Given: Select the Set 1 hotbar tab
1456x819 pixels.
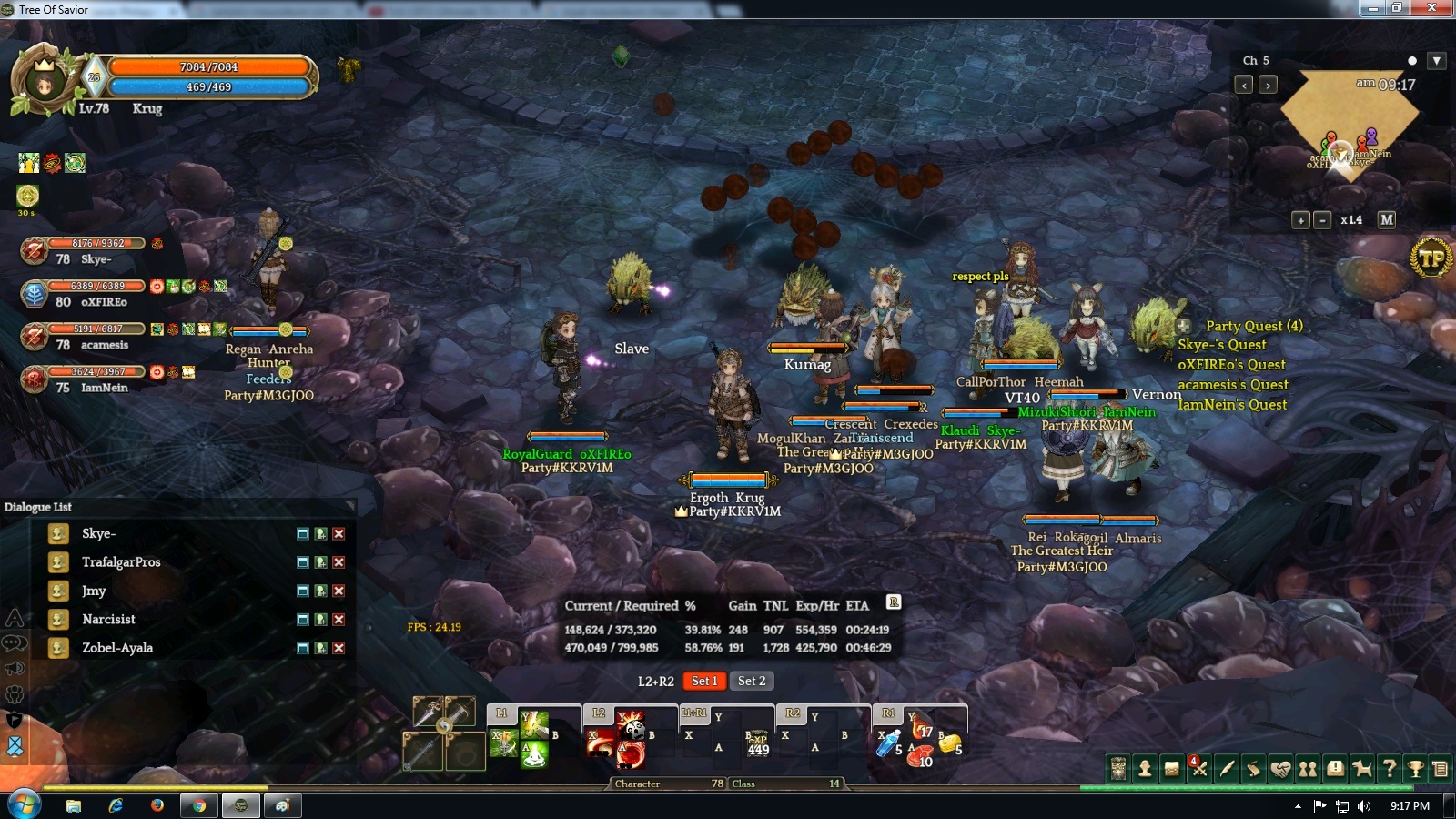Looking at the screenshot, I should point(704,681).
